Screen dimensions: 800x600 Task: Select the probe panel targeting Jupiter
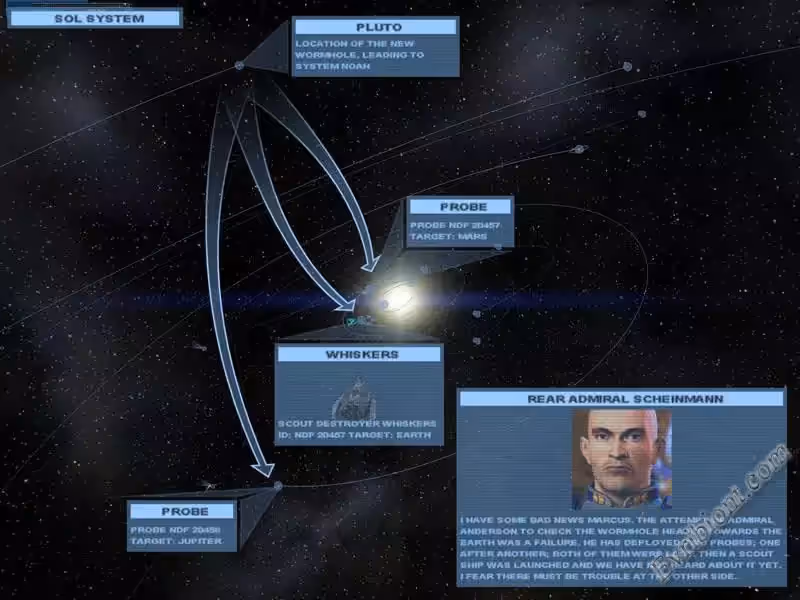[x=182, y=526]
